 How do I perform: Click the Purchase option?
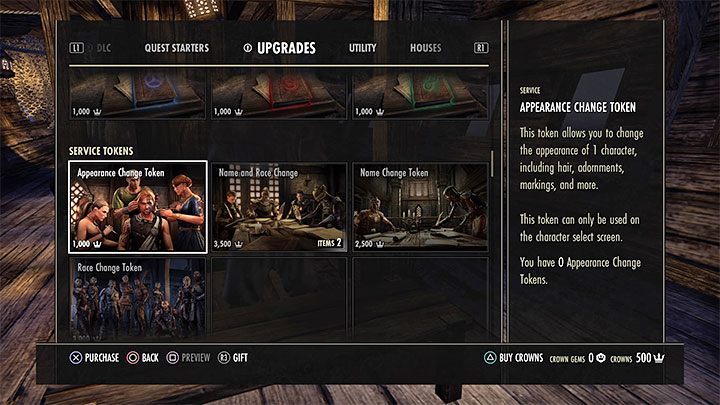94,357
